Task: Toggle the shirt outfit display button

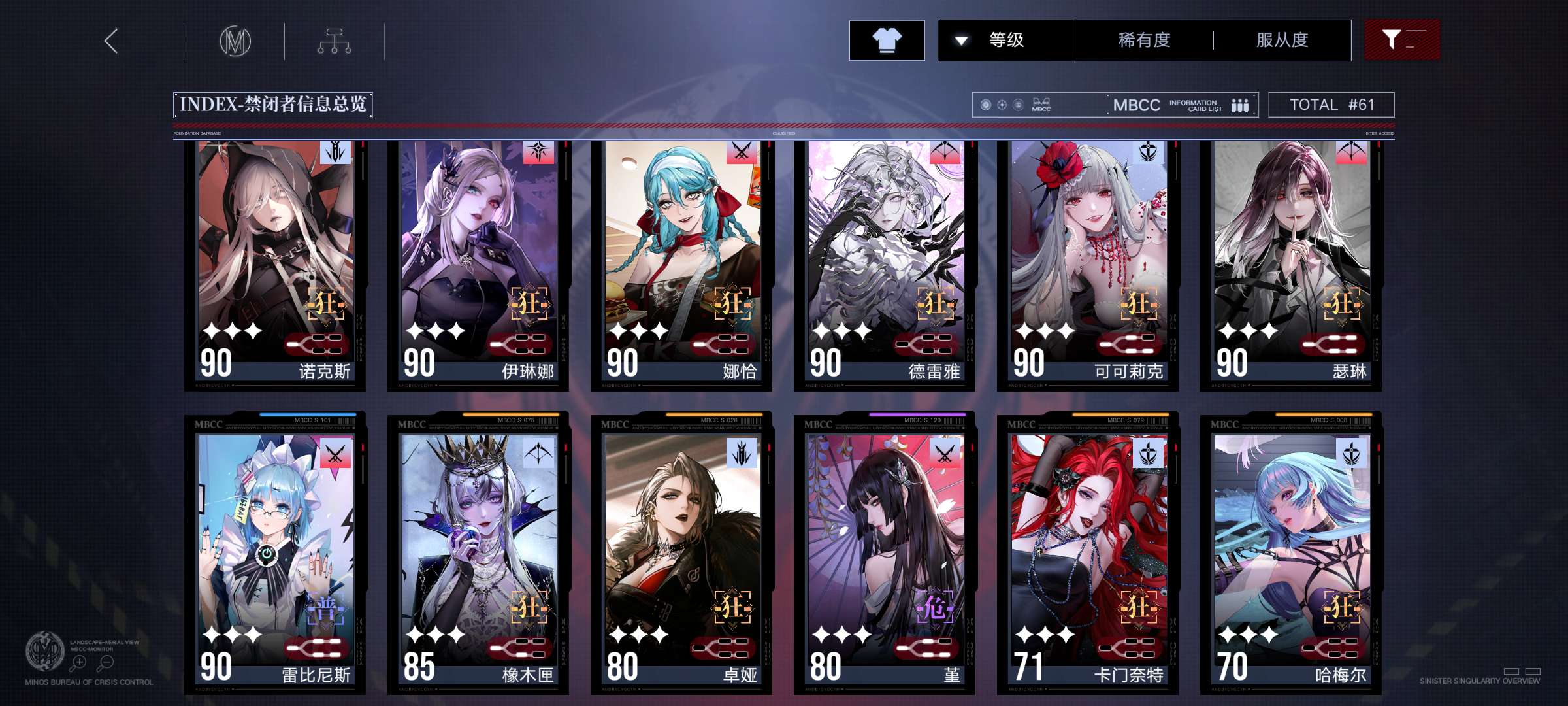Action: pos(887,41)
